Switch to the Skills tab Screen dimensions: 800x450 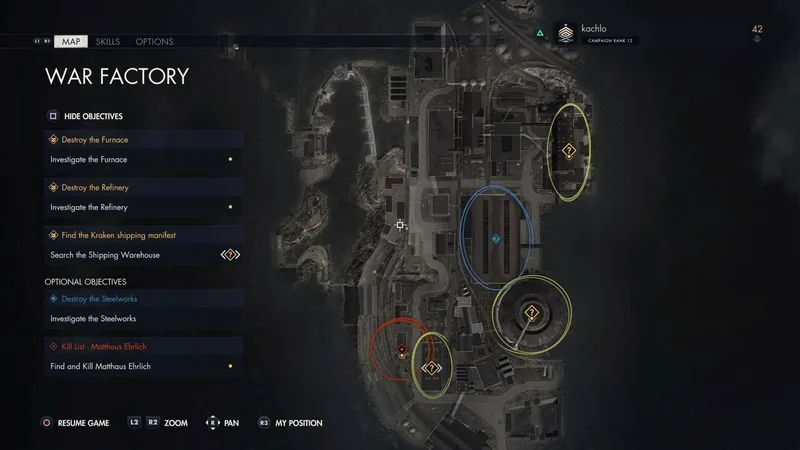pos(107,42)
